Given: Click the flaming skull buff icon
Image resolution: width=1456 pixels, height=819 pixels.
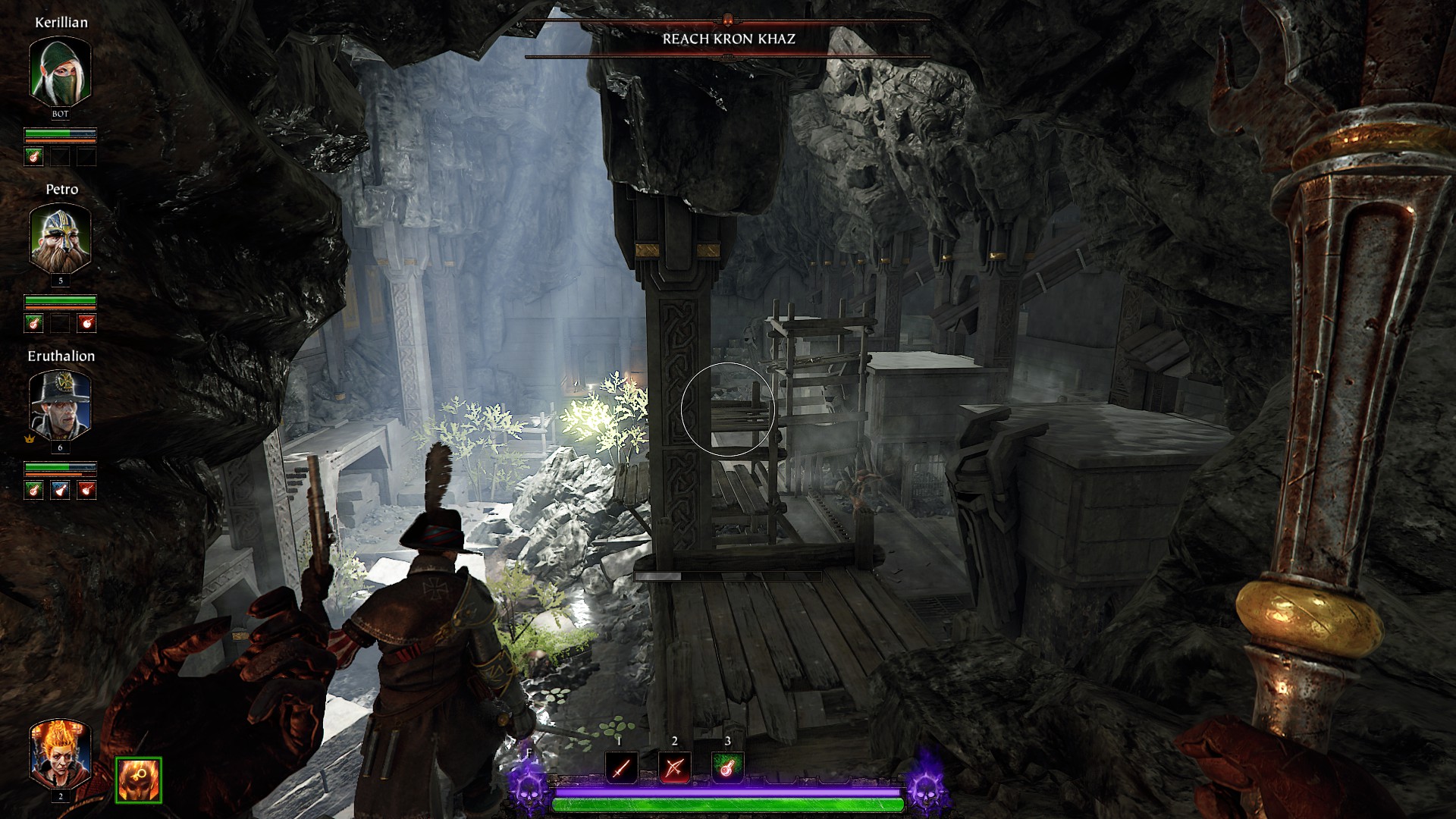Looking at the screenshot, I should (138, 780).
